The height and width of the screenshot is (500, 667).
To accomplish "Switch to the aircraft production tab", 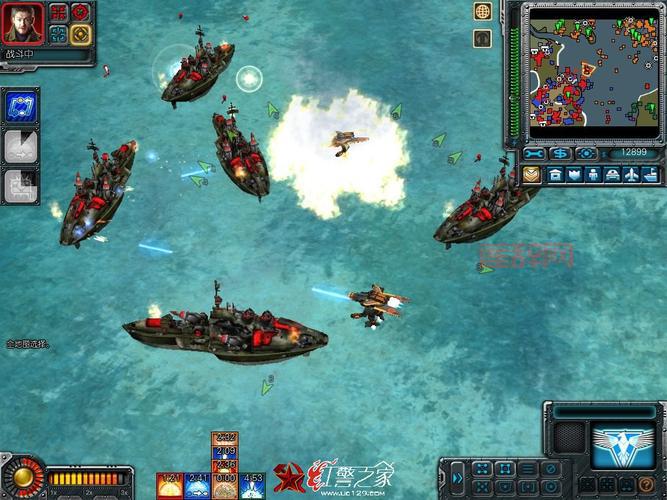I will click(x=631, y=175).
